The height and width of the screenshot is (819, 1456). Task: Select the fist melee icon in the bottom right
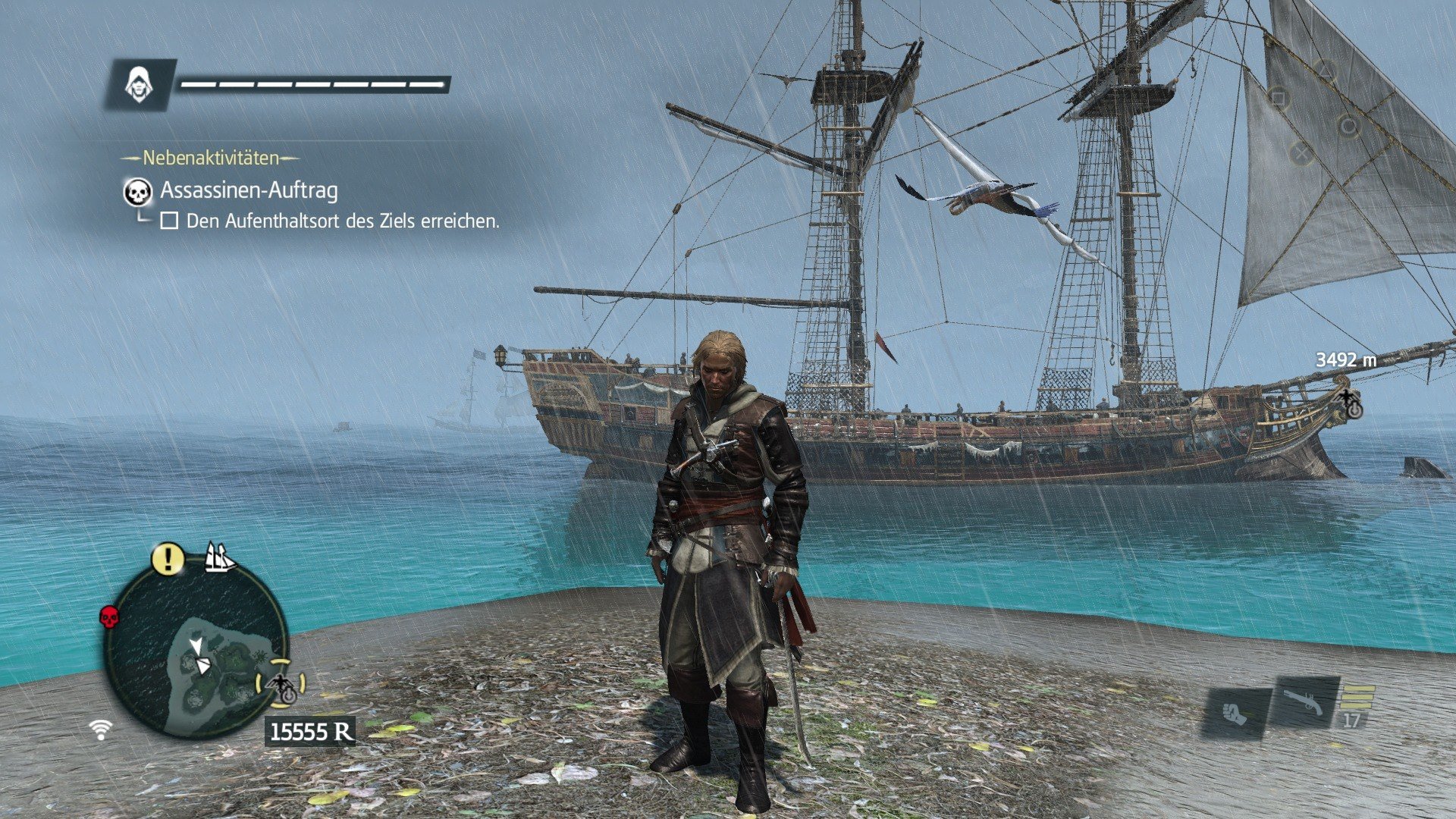point(1235,714)
